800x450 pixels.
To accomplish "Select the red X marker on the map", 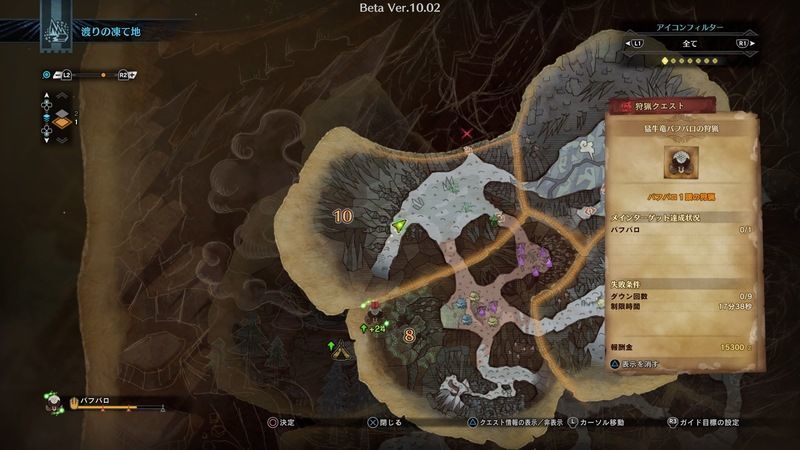I will pyautogui.click(x=467, y=132).
